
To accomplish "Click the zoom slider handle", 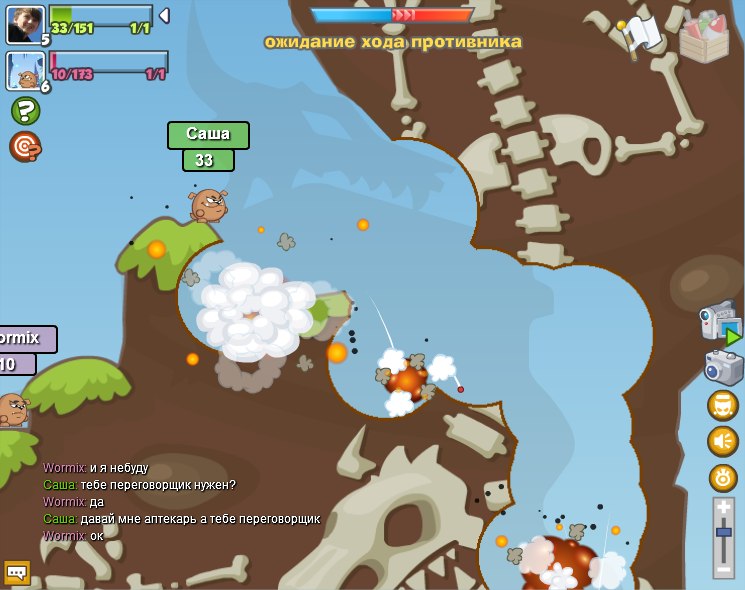I will [x=723, y=533].
